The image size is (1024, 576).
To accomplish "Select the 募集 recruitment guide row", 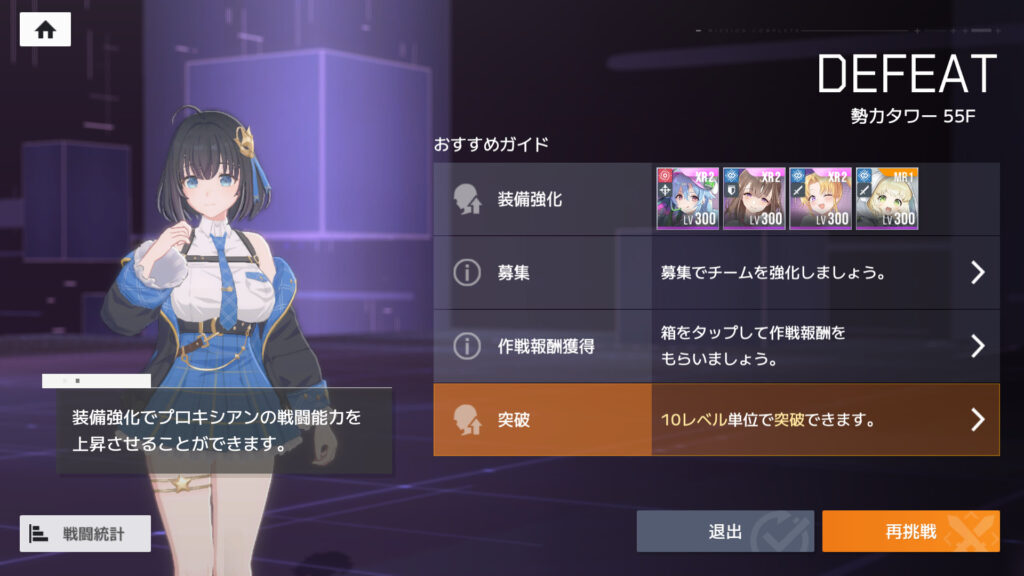I will click(x=716, y=272).
